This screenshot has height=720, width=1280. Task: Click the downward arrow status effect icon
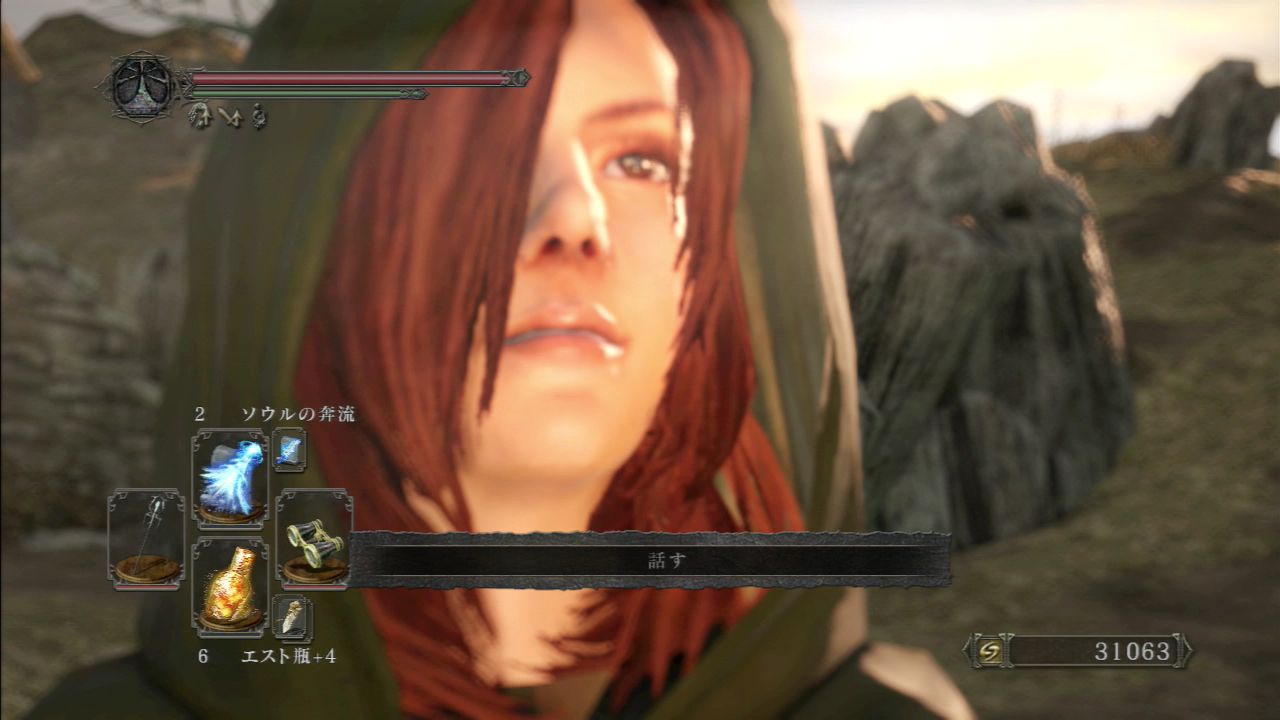tap(230, 118)
